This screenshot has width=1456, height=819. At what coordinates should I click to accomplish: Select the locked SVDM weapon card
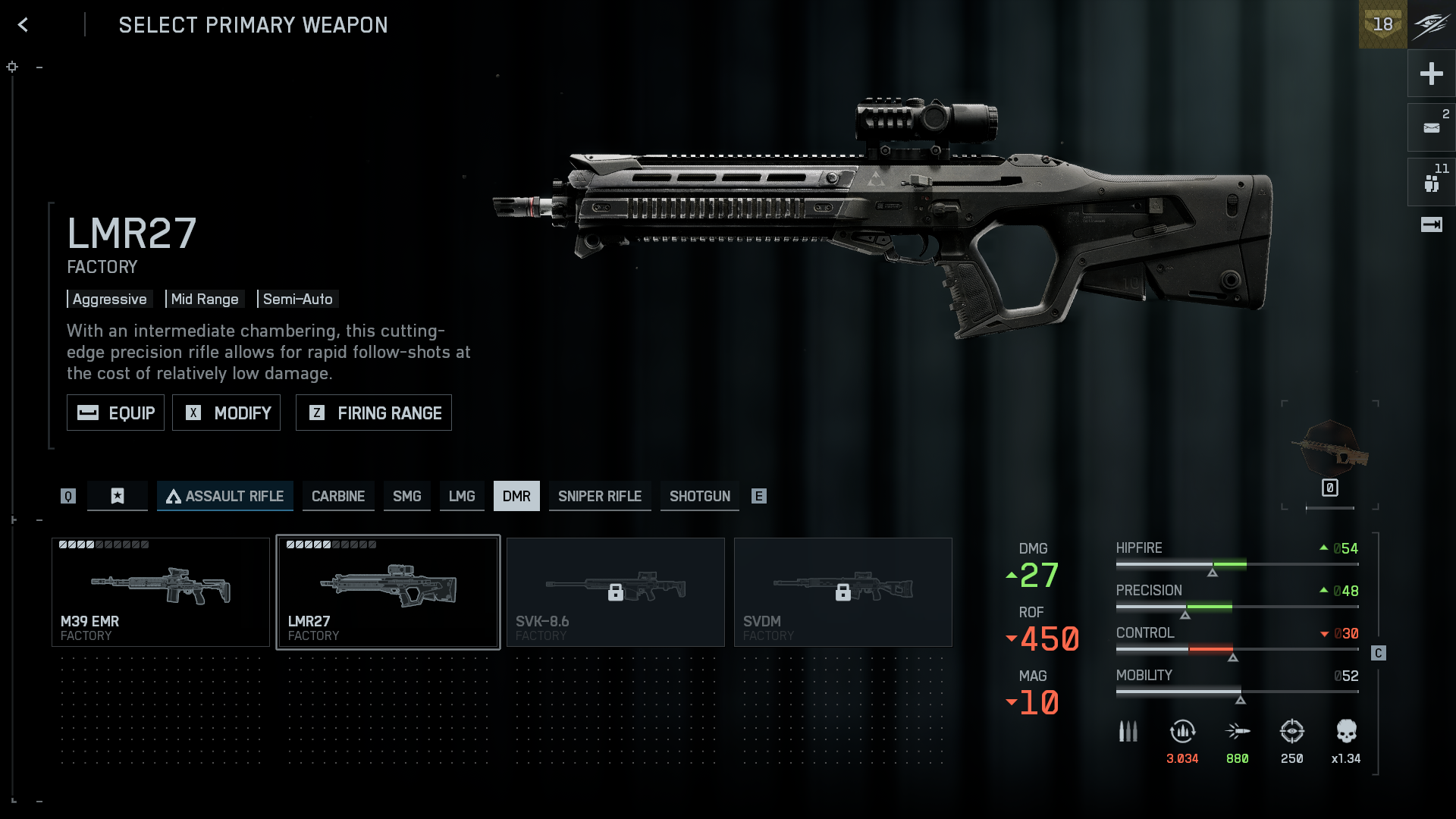click(843, 592)
